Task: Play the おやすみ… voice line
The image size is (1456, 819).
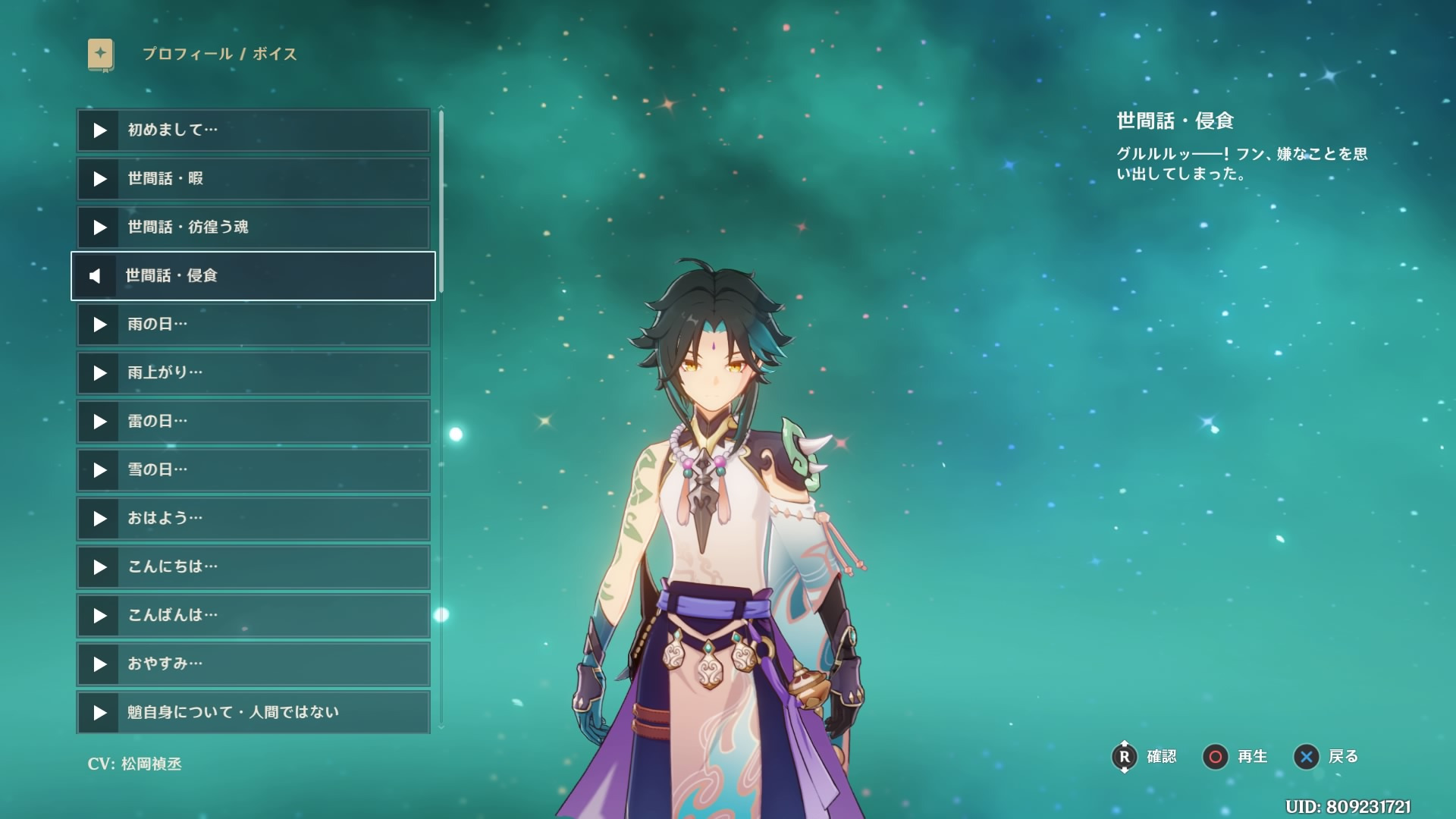Action: tap(253, 664)
